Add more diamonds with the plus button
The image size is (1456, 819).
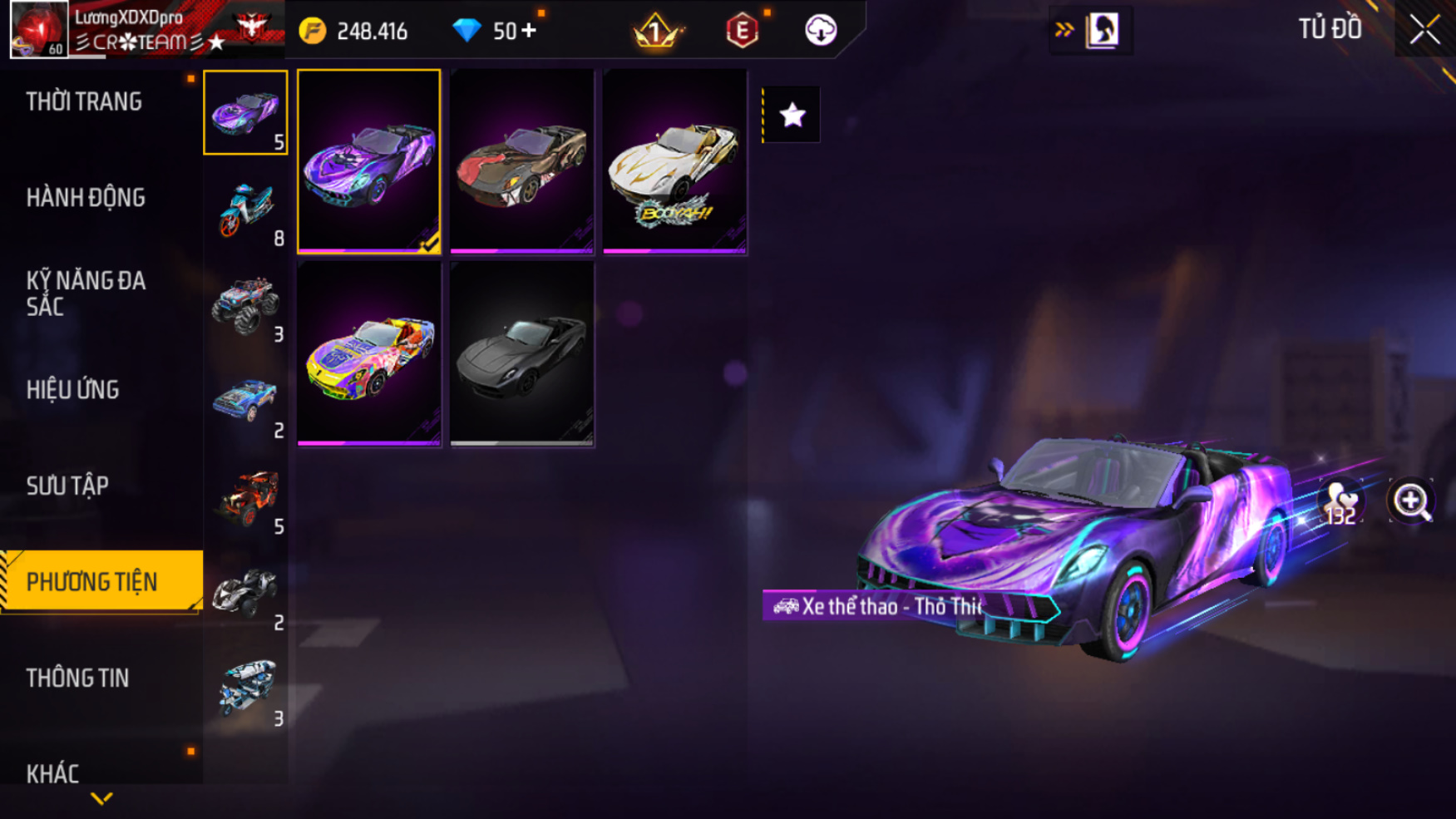click(x=529, y=31)
